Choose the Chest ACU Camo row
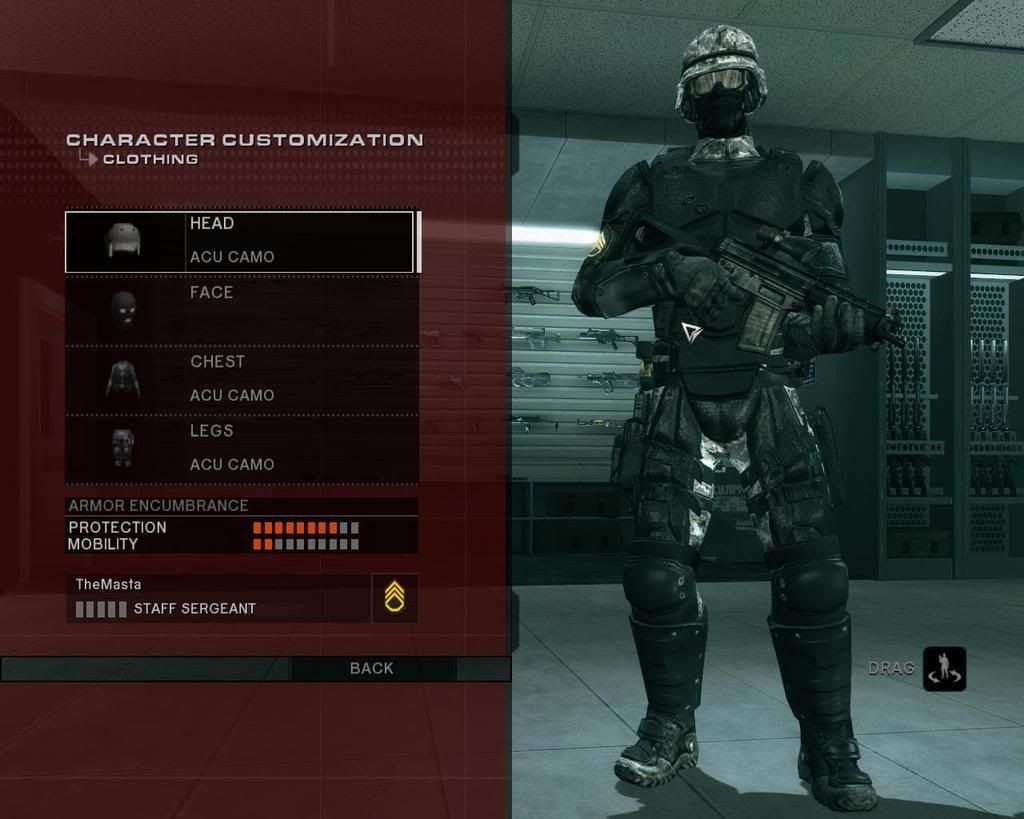The width and height of the screenshot is (1024, 819). pos(240,379)
